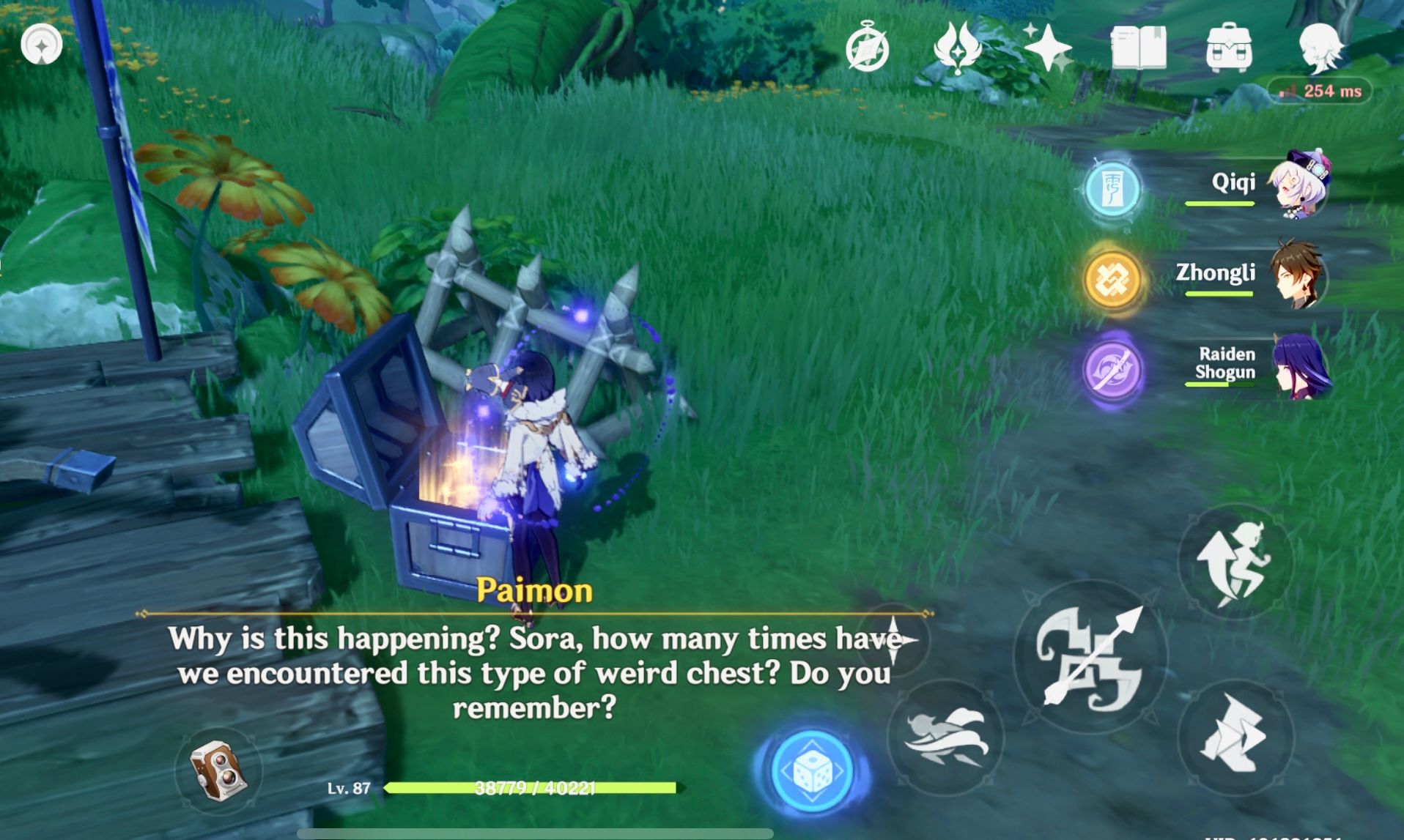Open the quest journal book icon
This screenshot has height=840, width=1404.
1140,48
